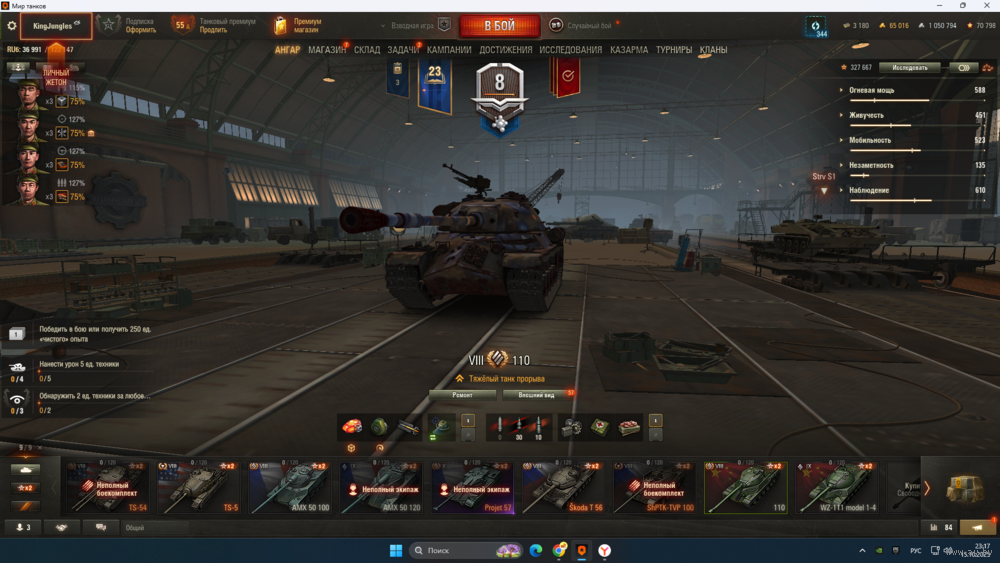Click the Исследовать button
Image resolution: width=1000 pixels, height=563 pixels.
(910, 68)
